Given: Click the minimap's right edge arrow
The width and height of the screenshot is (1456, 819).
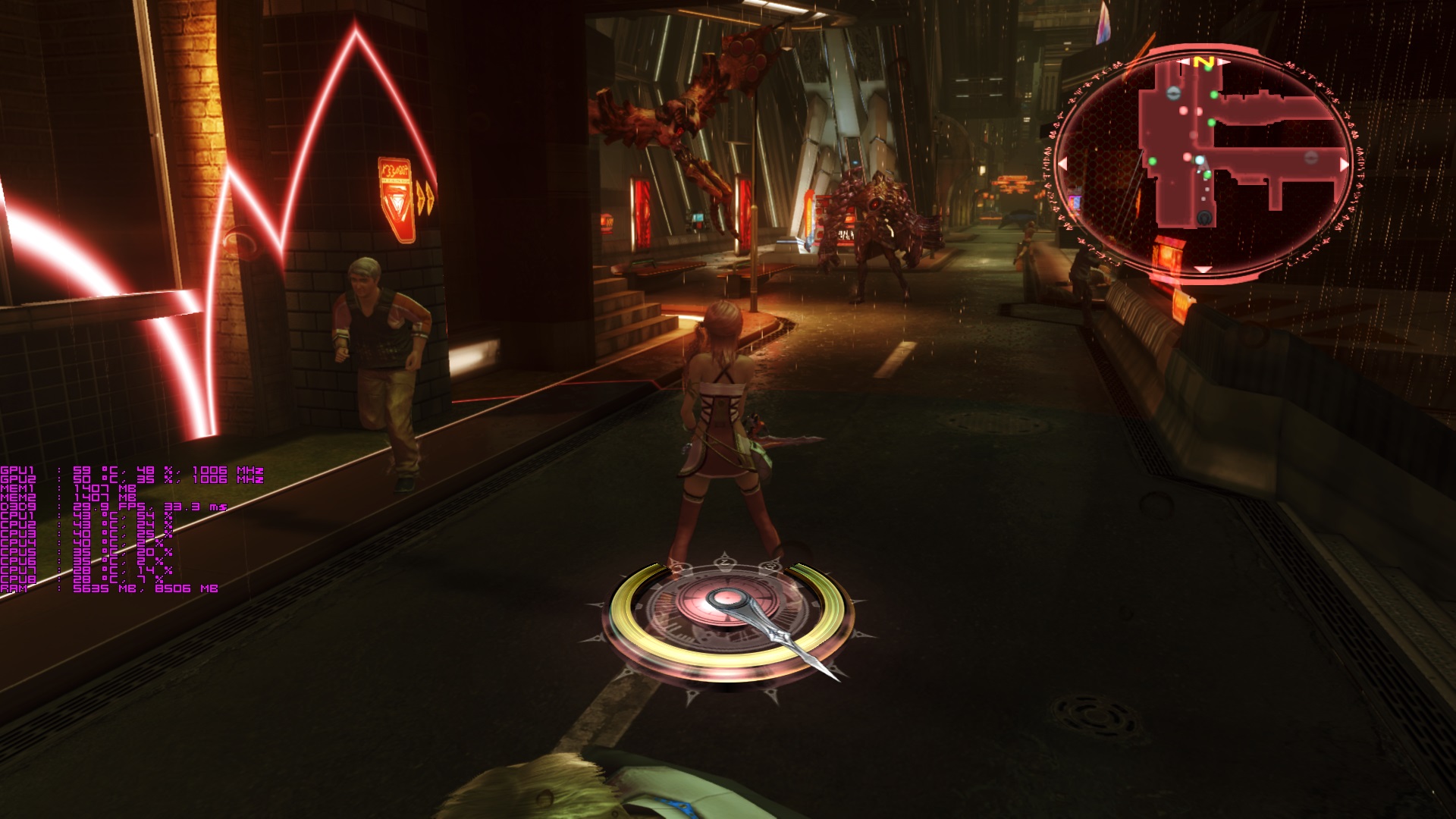Looking at the screenshot, I should pyautogui.click(x=1345, y=164).
